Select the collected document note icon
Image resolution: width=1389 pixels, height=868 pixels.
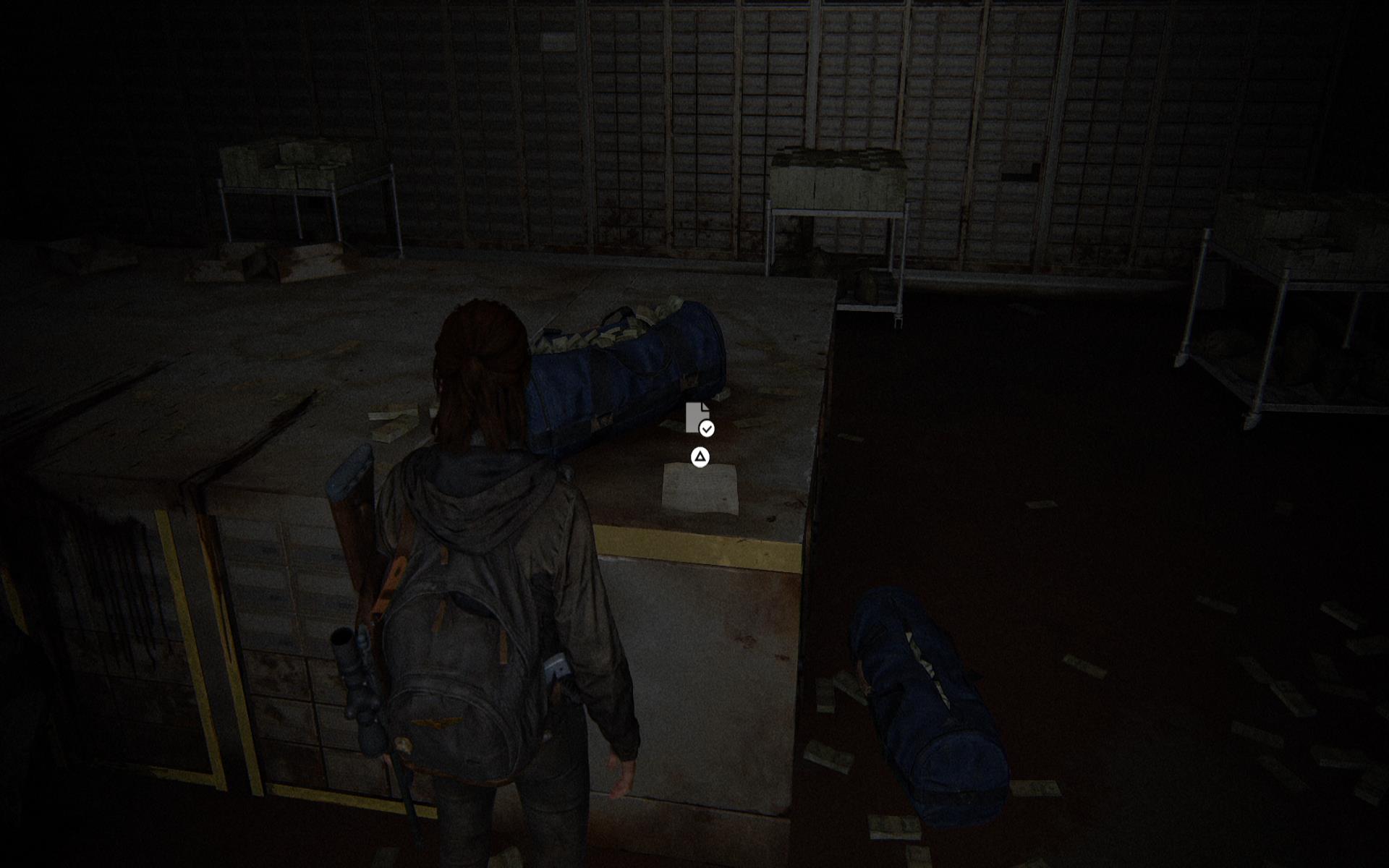coord(698,419)
